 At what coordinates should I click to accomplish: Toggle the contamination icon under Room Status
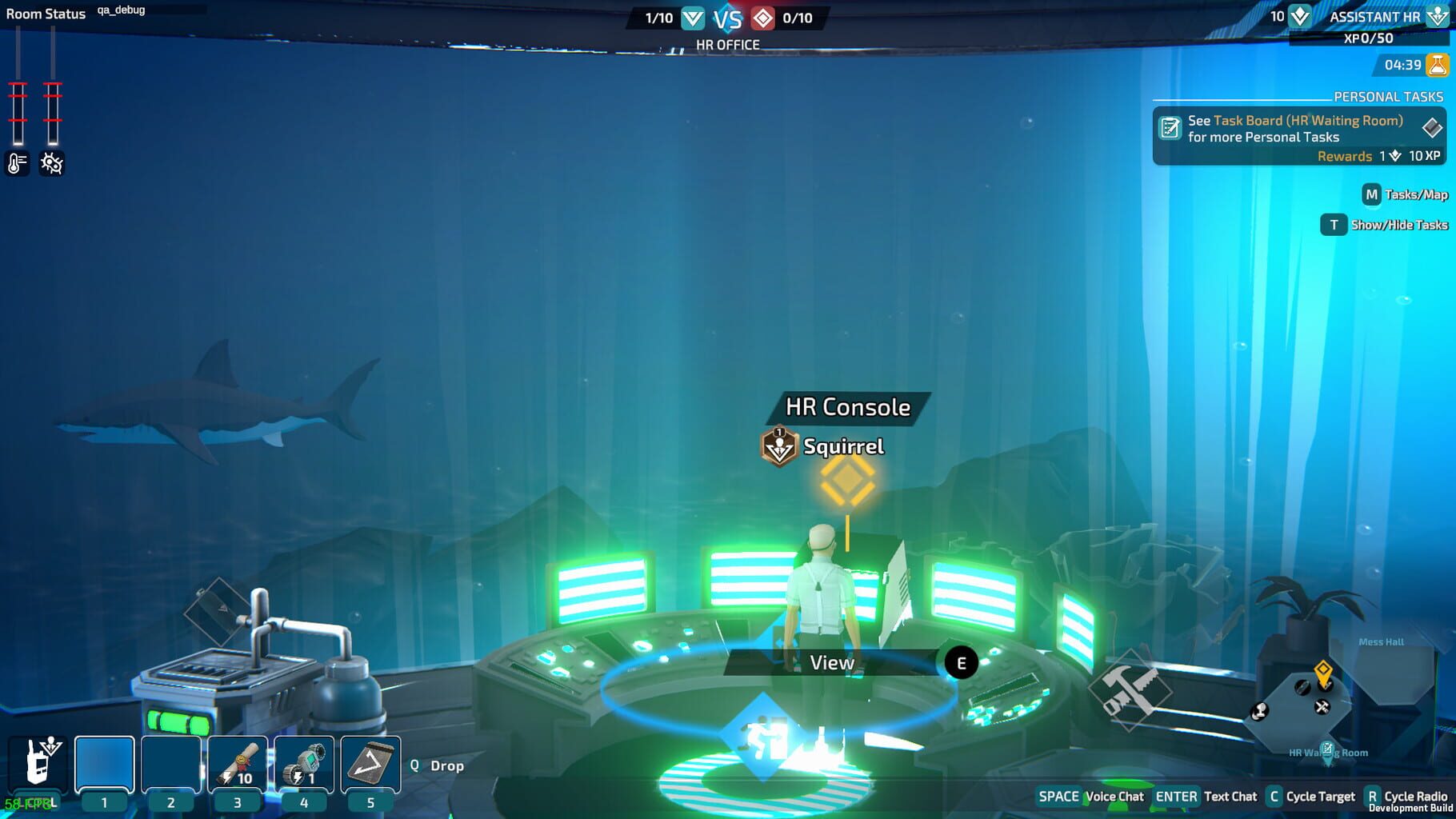[51, 162]
